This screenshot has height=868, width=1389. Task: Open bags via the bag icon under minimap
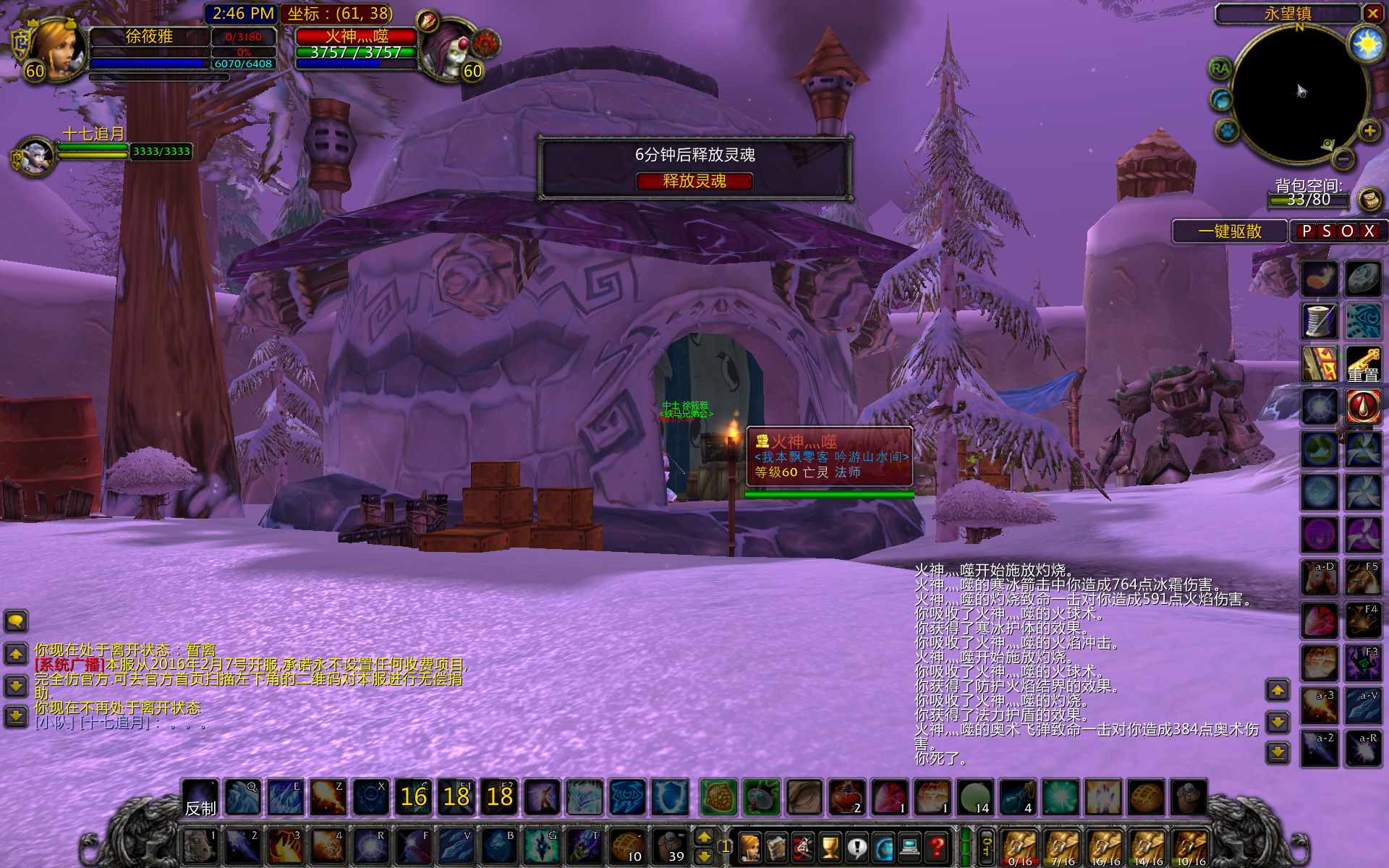1369,198
